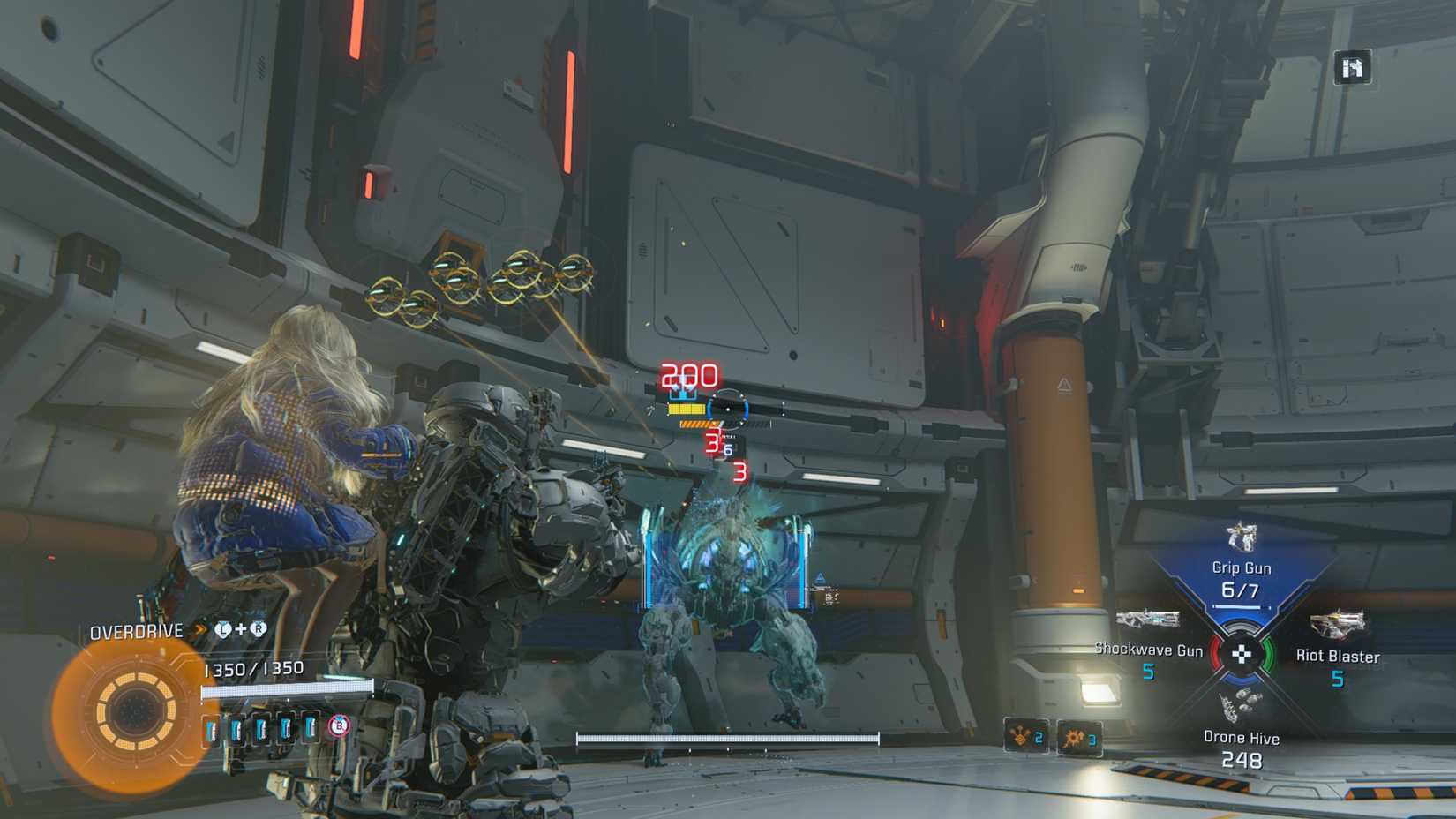Open the Shockwave Gun entry from the wheel menu
1456x819 pixels.
point(1148,650)
